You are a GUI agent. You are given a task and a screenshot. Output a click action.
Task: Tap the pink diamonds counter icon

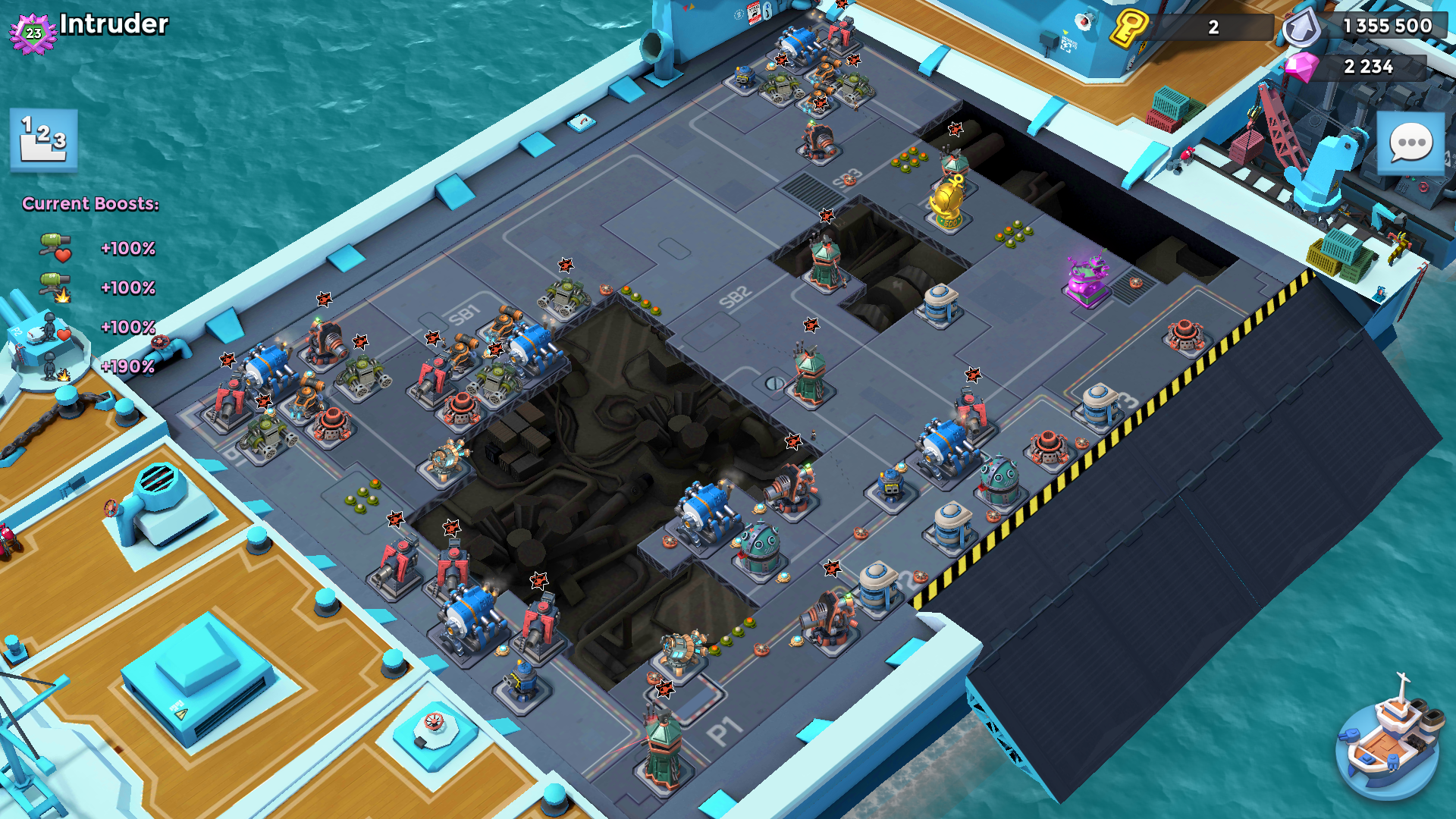1301,67
